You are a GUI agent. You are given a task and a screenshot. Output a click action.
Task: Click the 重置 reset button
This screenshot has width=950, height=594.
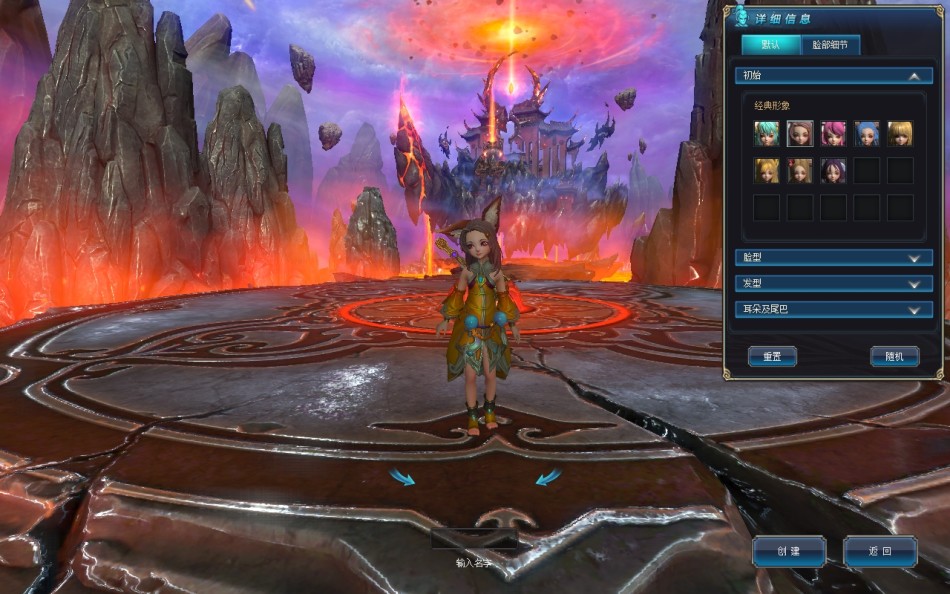tap(772, 356)
